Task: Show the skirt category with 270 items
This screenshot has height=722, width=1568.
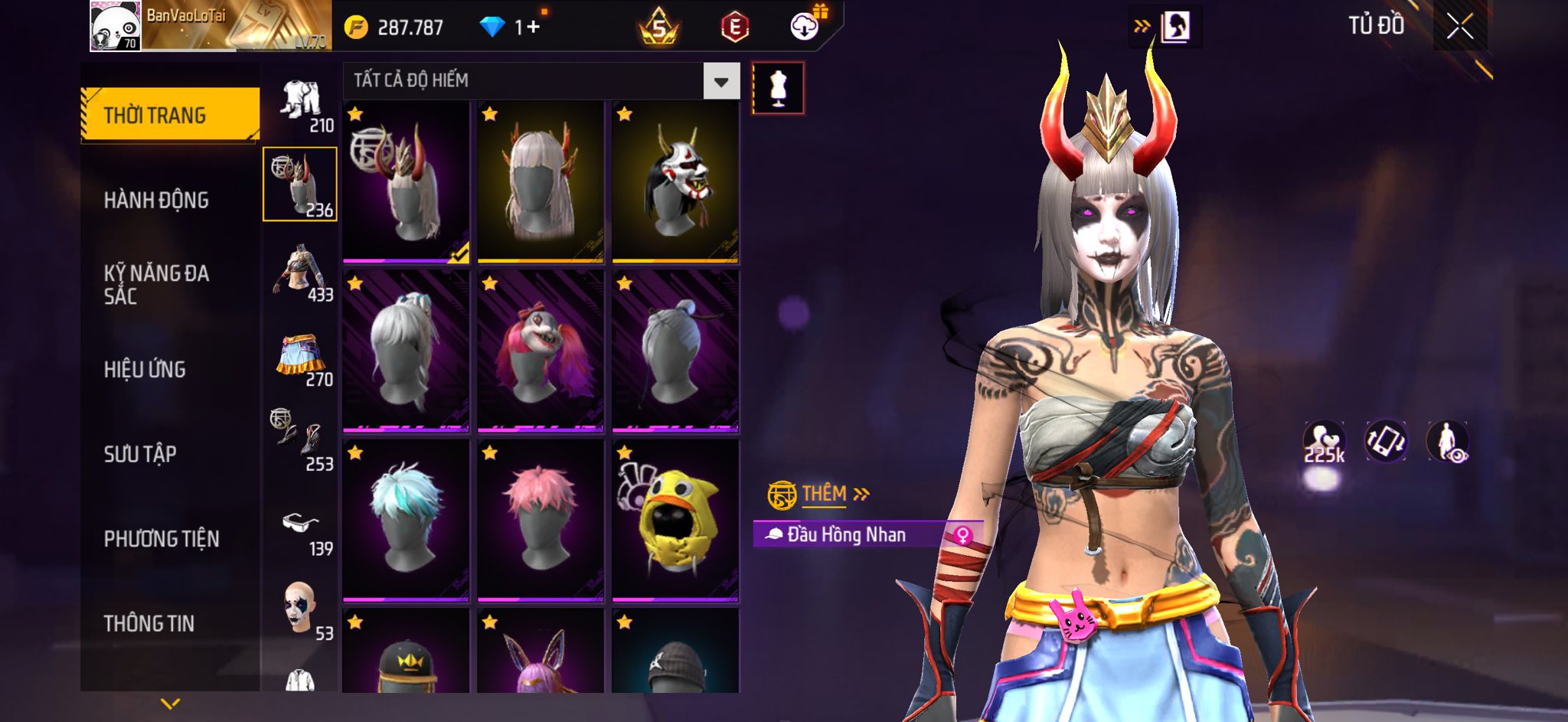Action: [302, 360]
